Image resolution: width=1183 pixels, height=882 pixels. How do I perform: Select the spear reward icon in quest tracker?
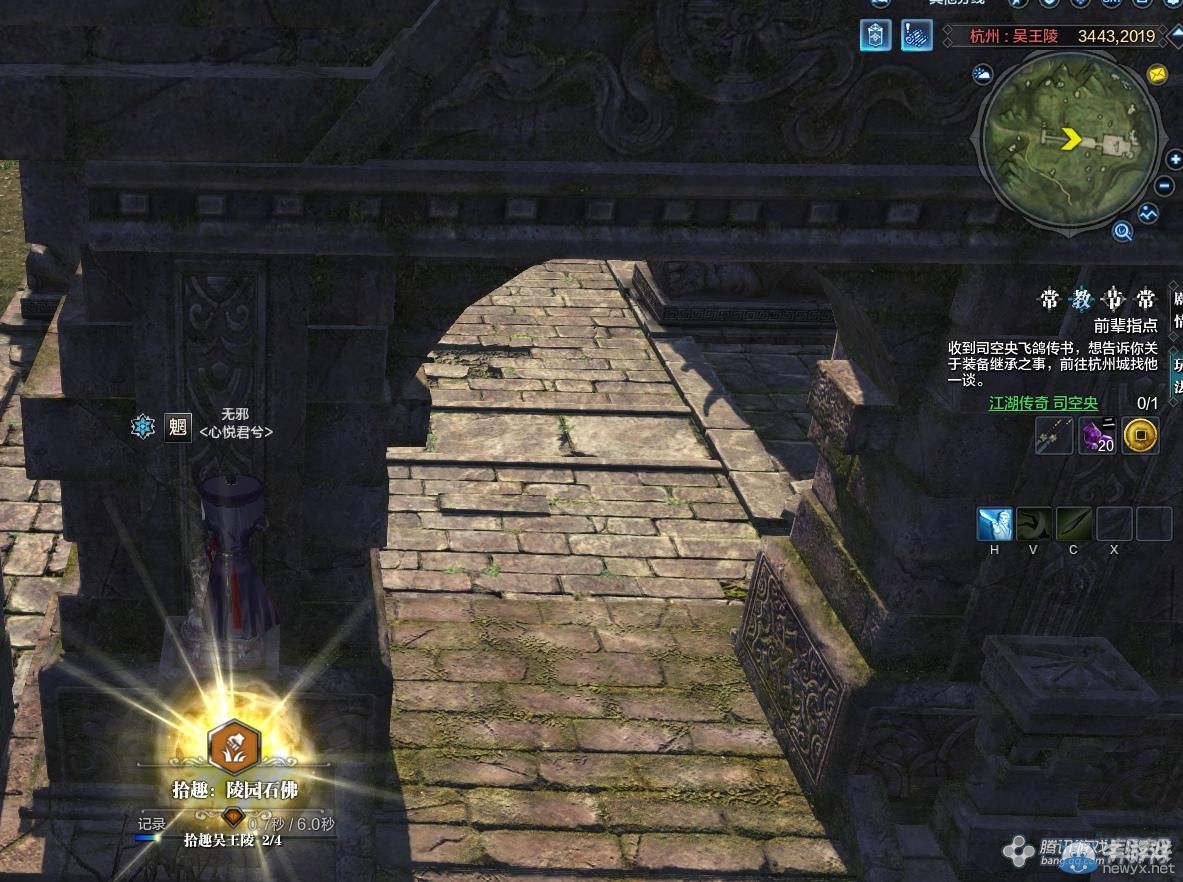coord(1054,436)
